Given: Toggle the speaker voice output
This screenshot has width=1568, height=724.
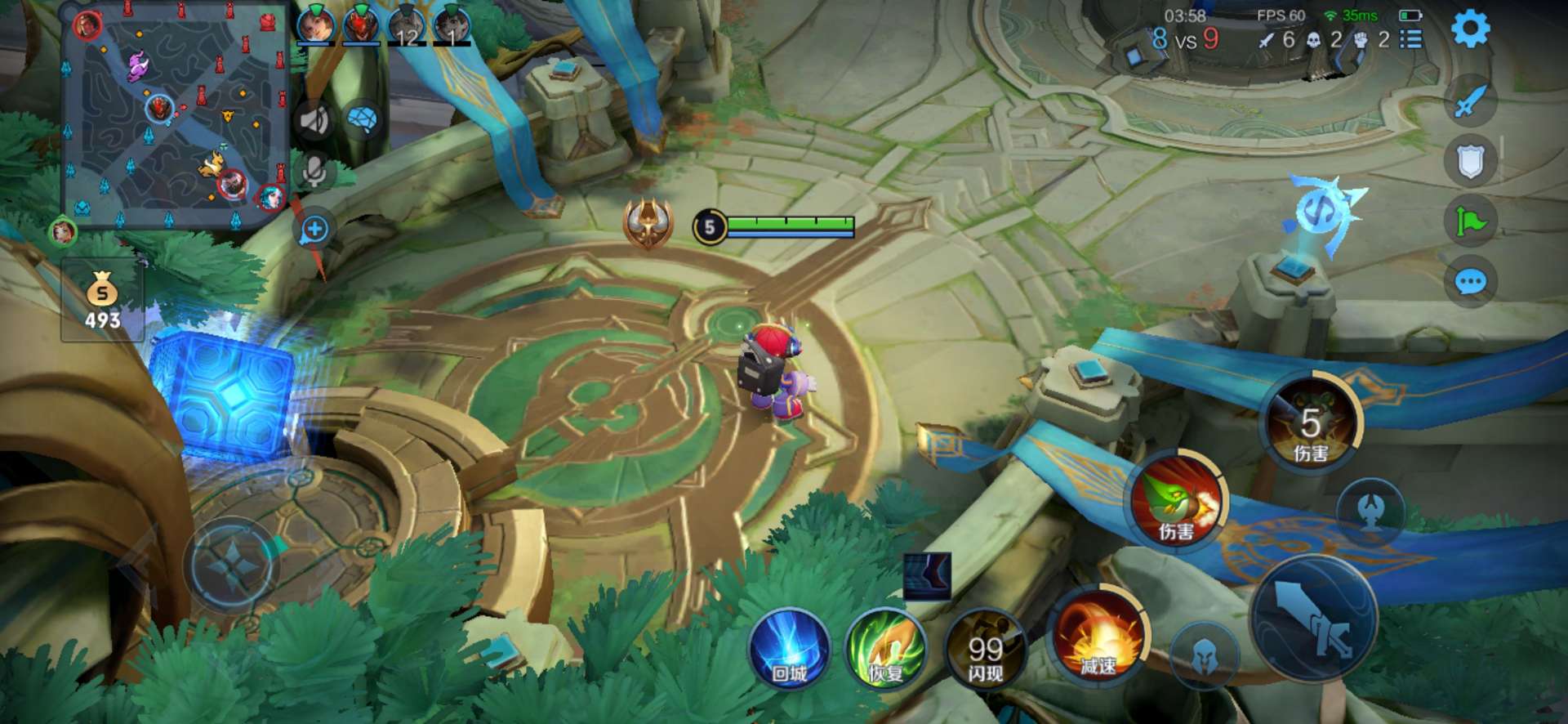Looking at the screenshot, I should pyautogui.click(x=314, y=121).
